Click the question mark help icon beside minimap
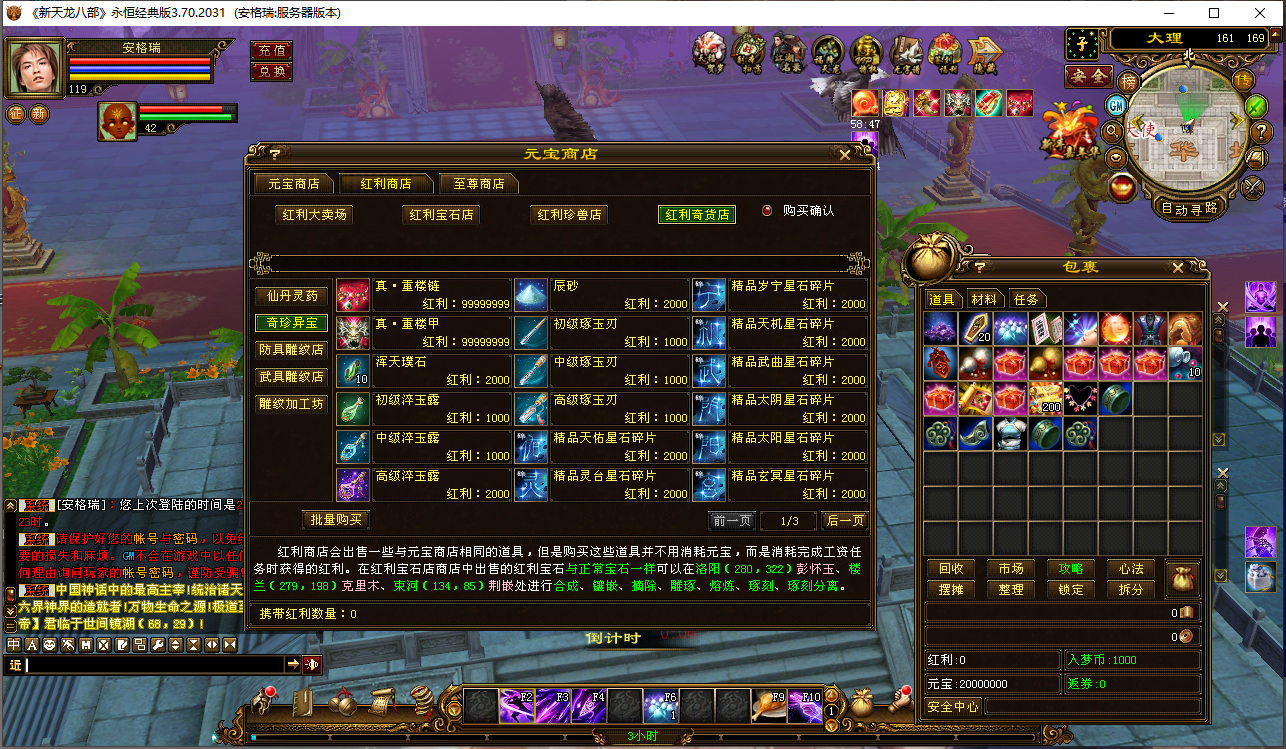 (x=1262, y=132)
